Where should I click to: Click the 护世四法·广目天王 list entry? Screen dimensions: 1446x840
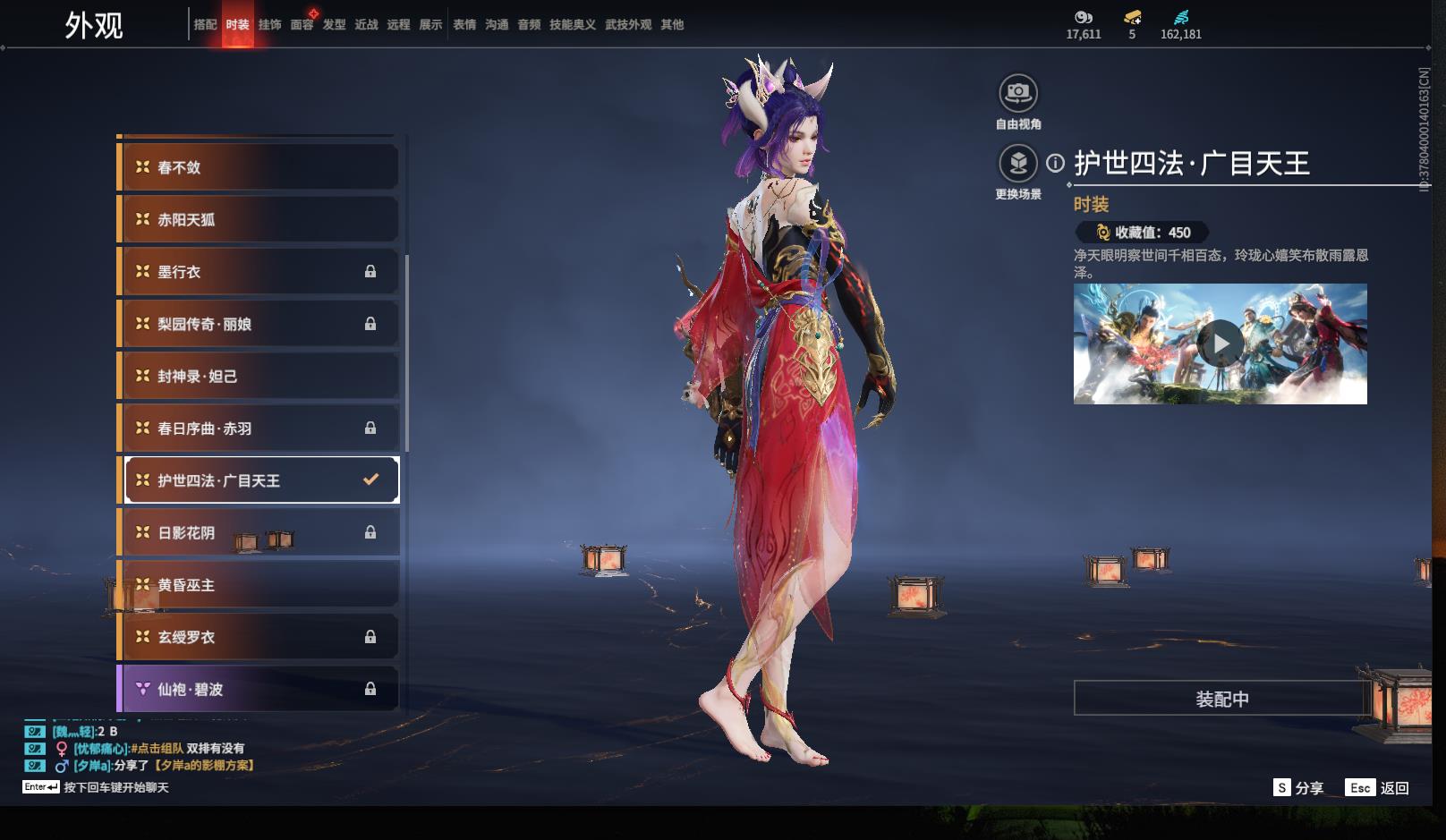click(259, 480)
